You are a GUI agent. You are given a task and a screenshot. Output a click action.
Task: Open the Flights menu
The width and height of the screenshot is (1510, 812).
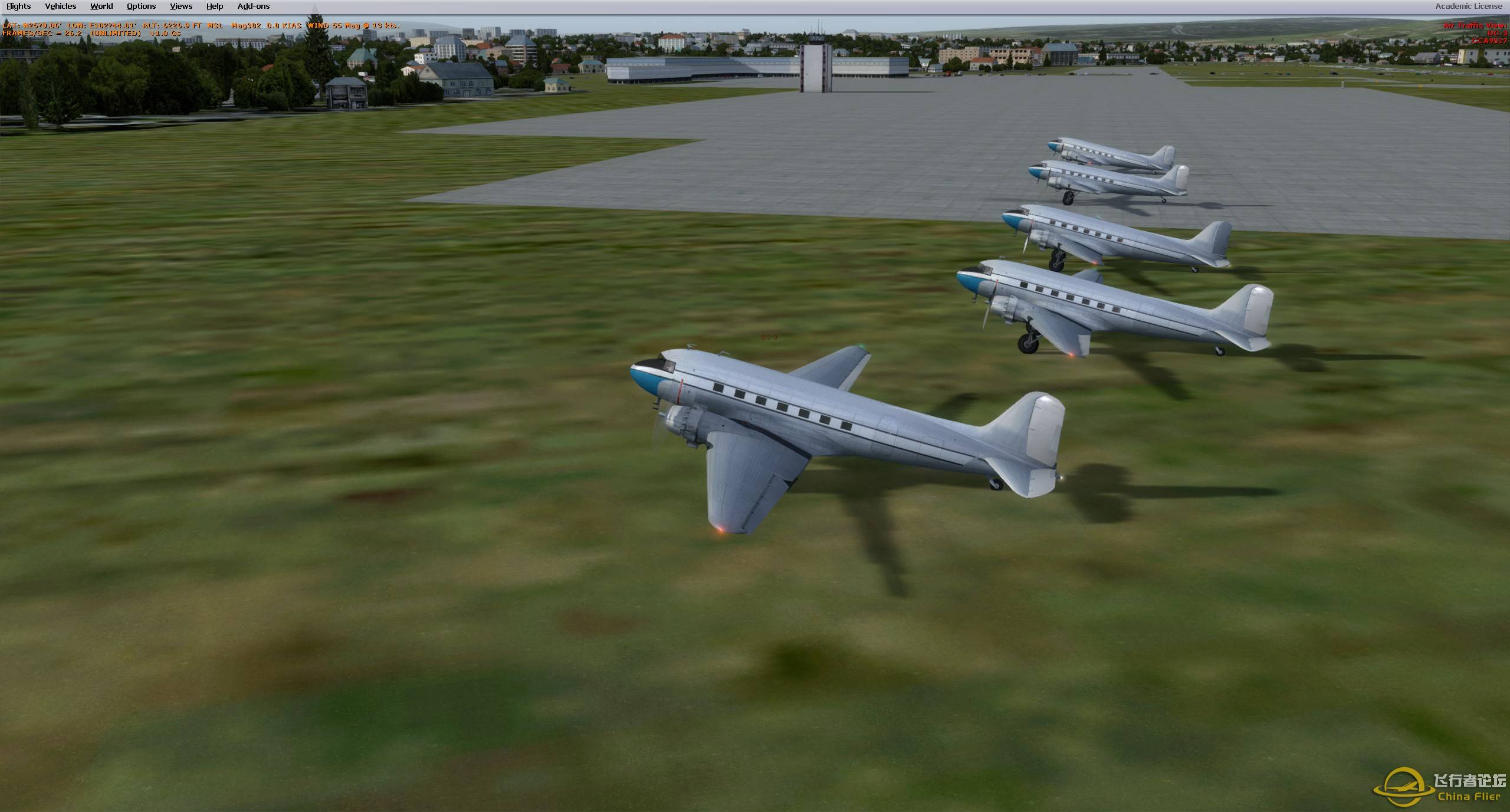click(18, 6)
